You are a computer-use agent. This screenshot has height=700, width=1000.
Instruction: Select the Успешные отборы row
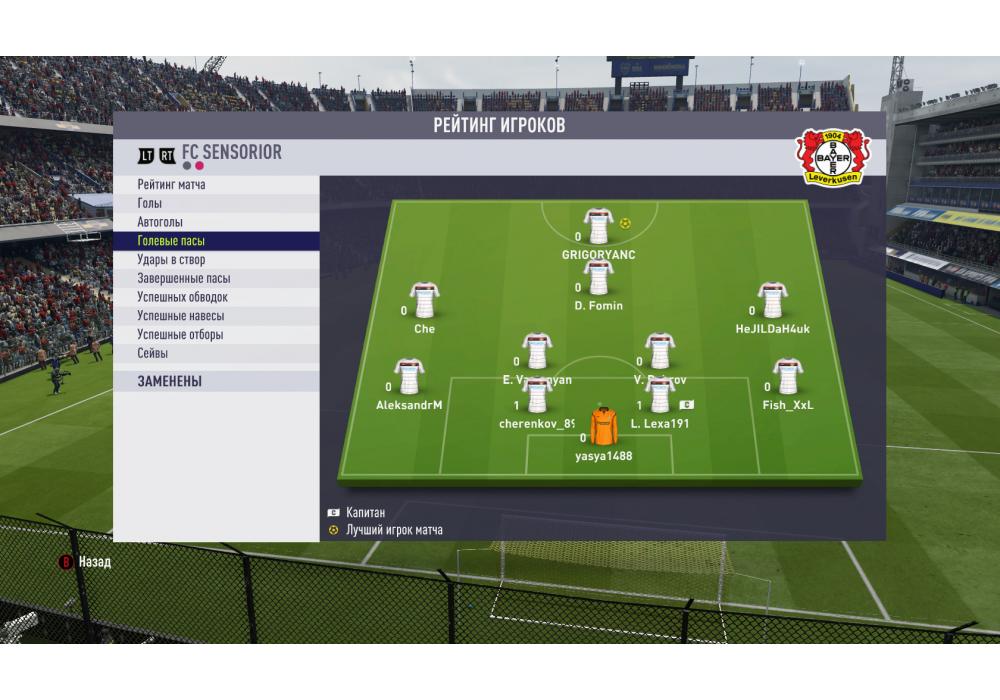click(x=180, y=335)
